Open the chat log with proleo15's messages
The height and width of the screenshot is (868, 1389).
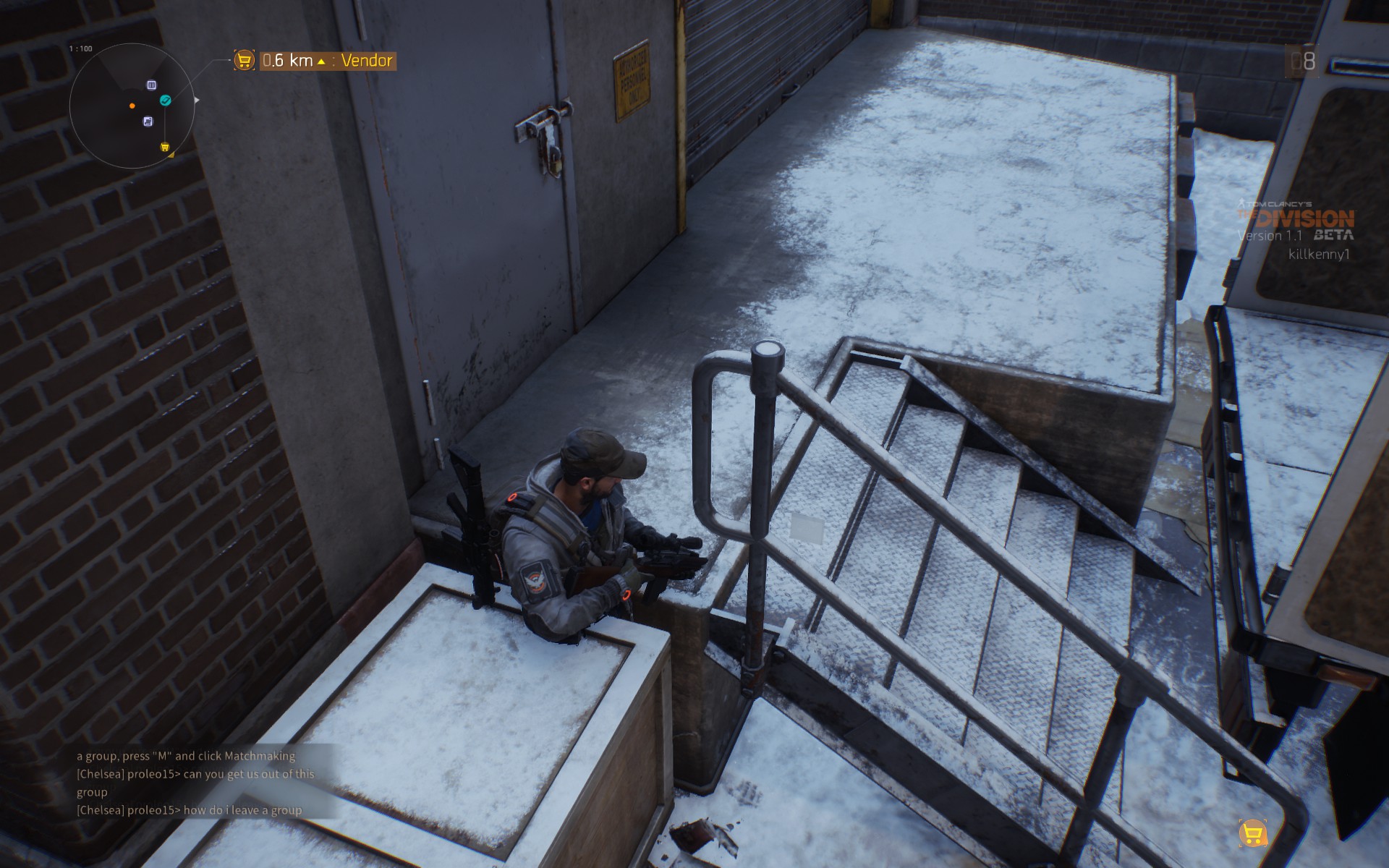tap(195, 783)
